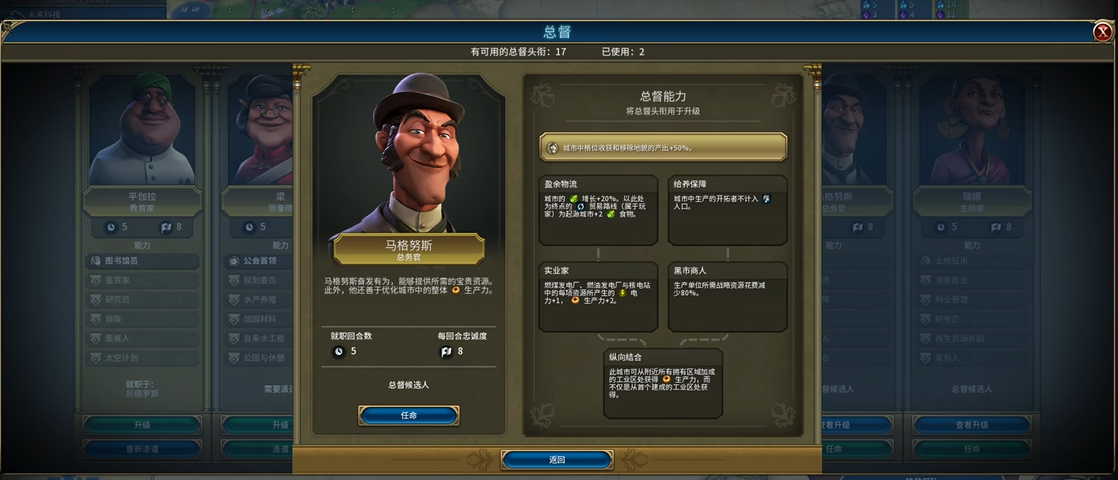
Task: Select the 纵向结合 promotion
Action: click(x=662, y=383)
